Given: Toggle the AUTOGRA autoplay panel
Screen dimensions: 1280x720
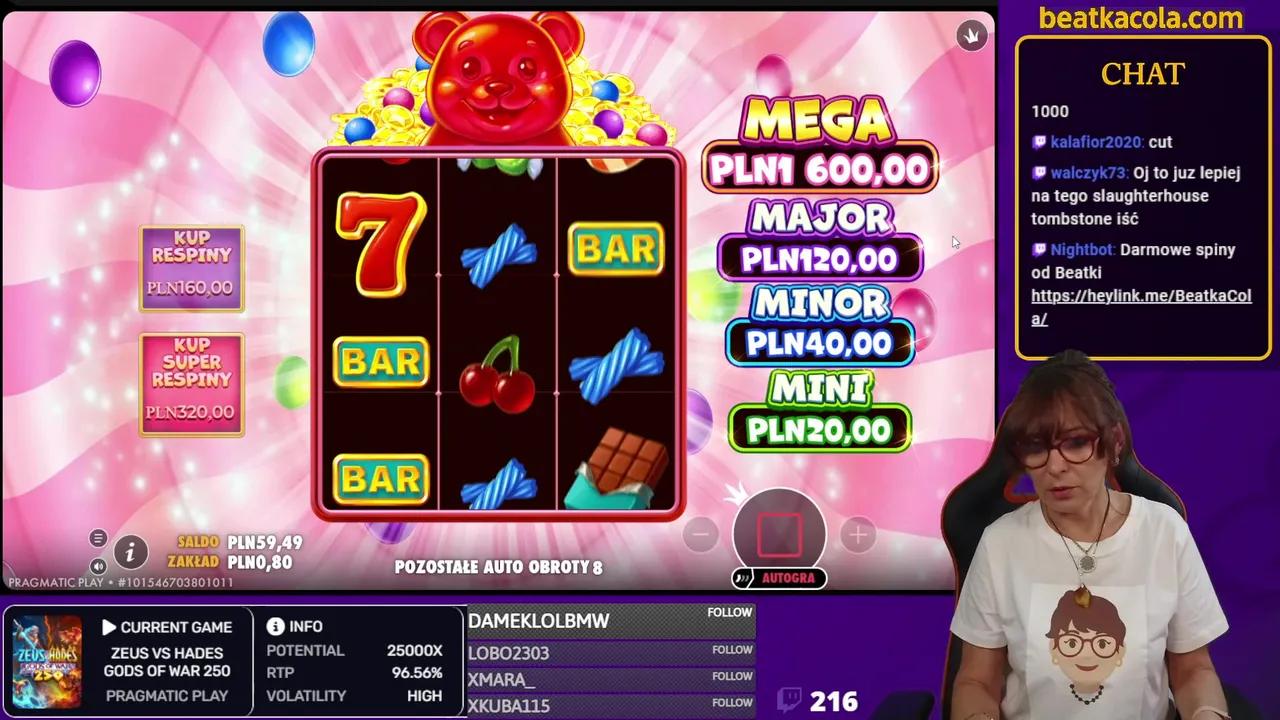Looking at the screenshot, I should click(x=780, y=578).
